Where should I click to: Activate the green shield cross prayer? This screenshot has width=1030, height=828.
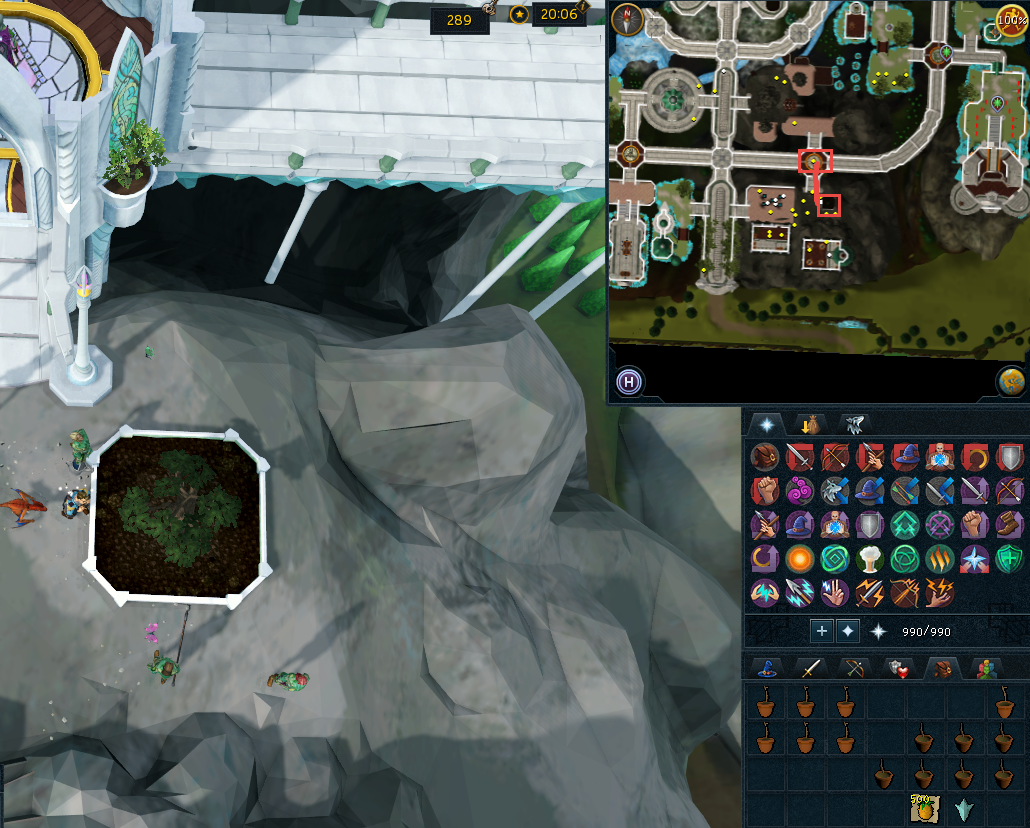click(x=1008, y=558)
